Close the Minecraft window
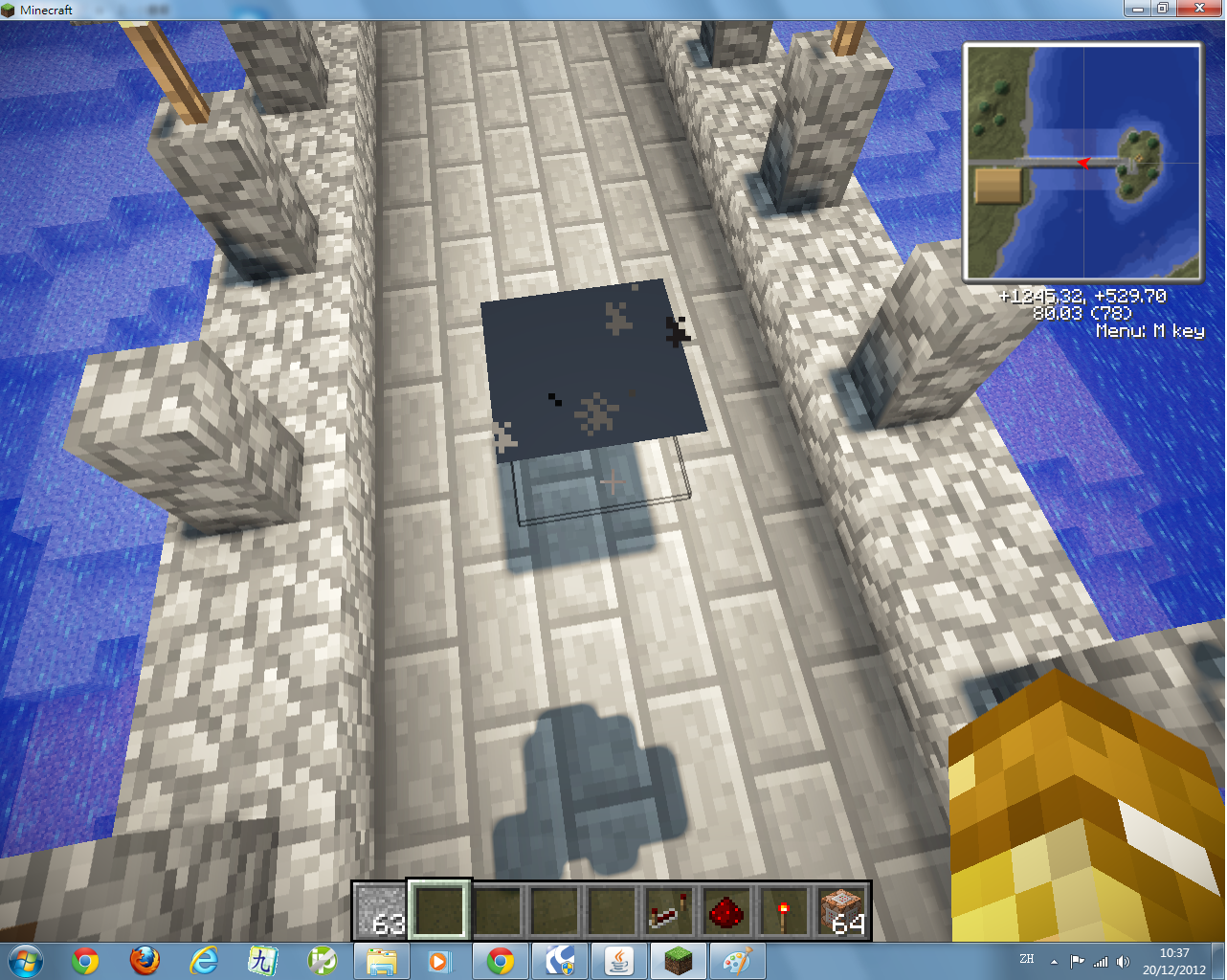The height and width of the screenshot is (980, 1227). pos(1200,9)
